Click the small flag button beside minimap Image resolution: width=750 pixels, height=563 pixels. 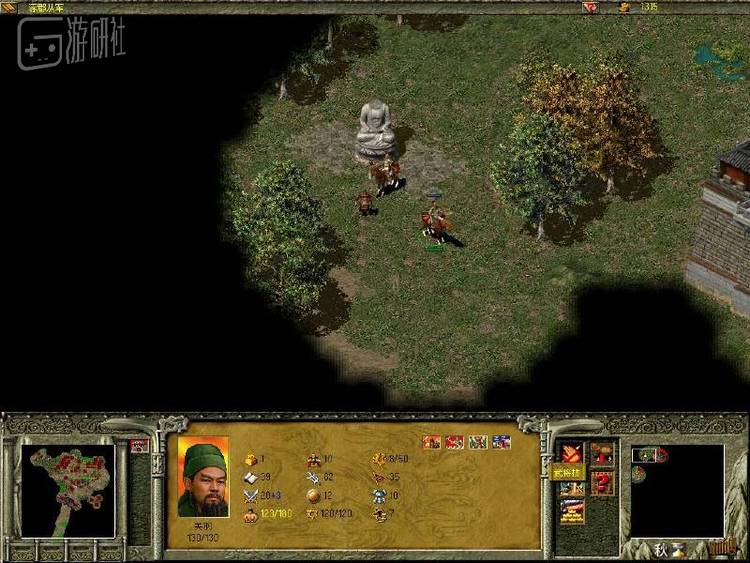139,446
